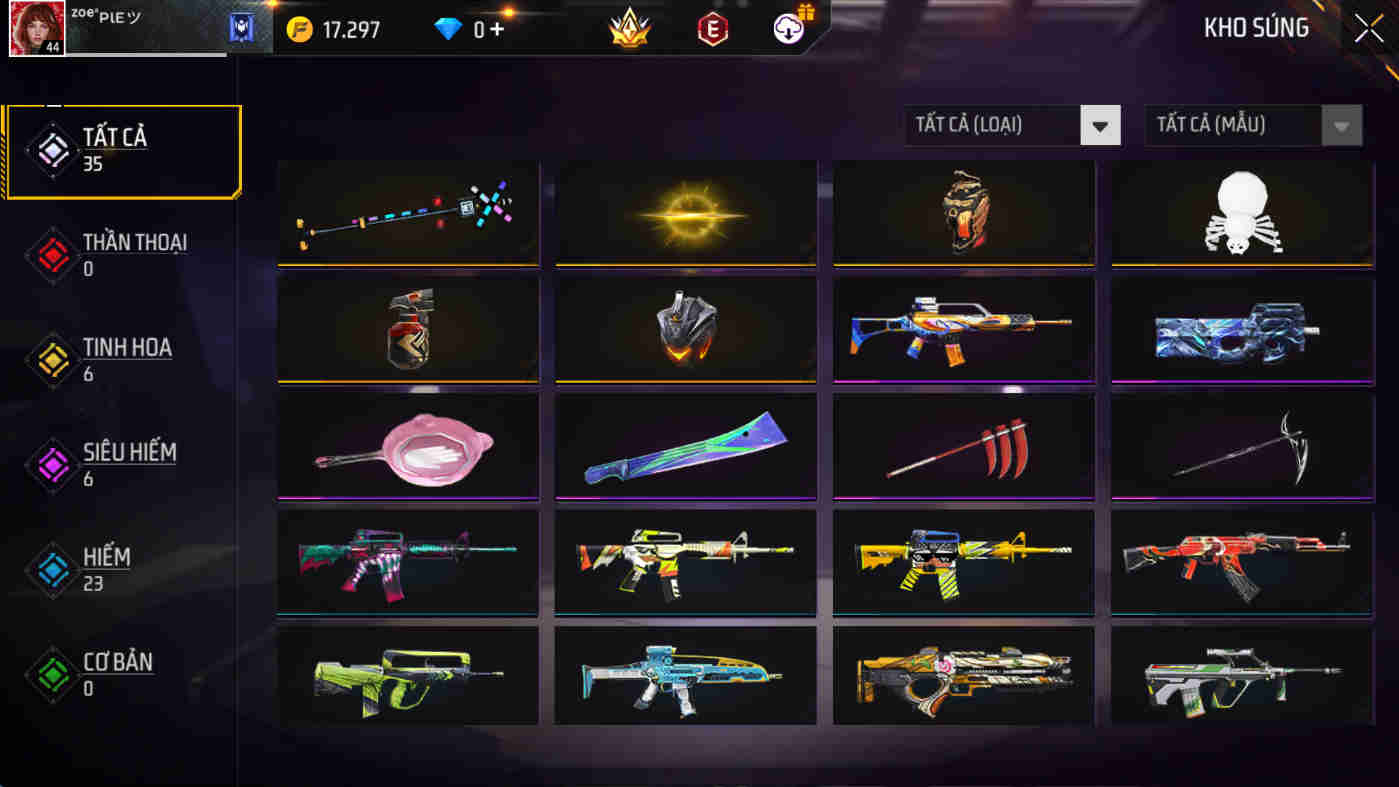Open the gift cloud-download icon
Image resolution: width=1399 pixels, height=787 pixels.
(789, 29)
